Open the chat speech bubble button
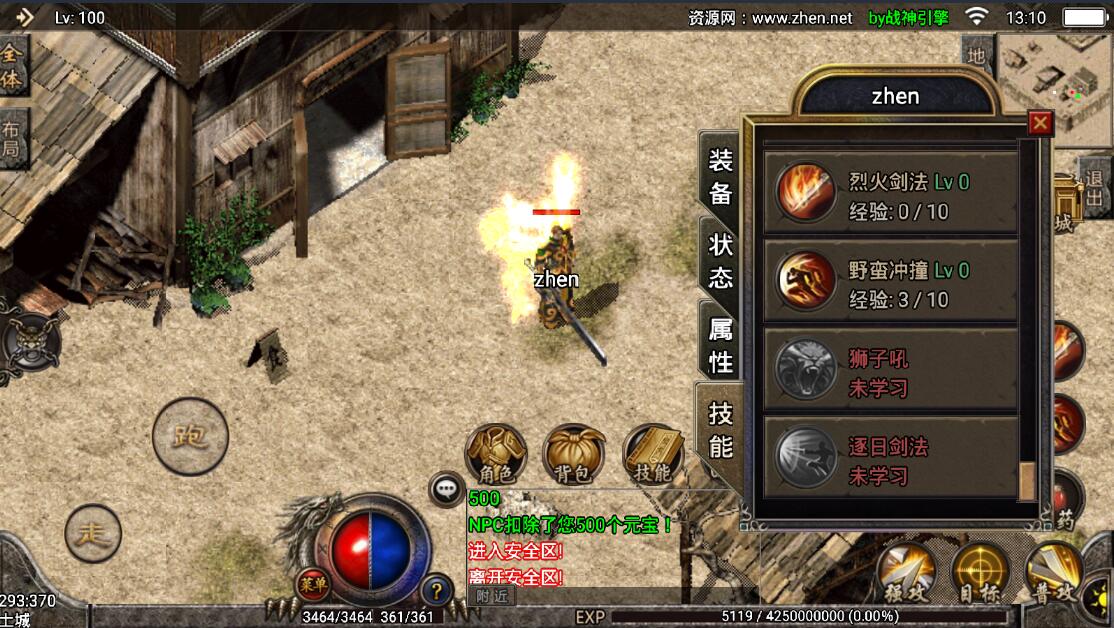 pyautogui.click(x=445, y=489)
